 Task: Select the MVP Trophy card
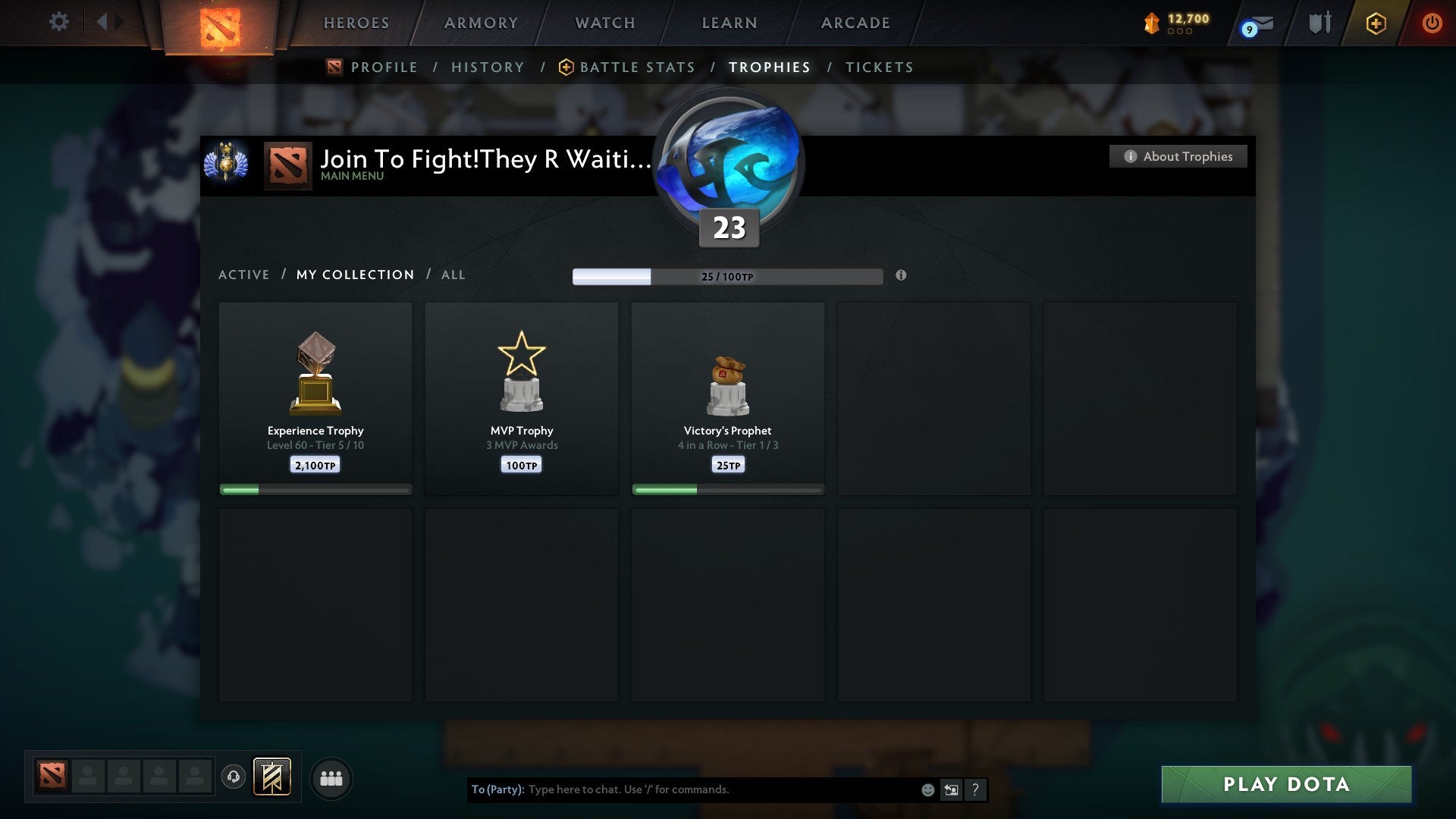[521, 398]
